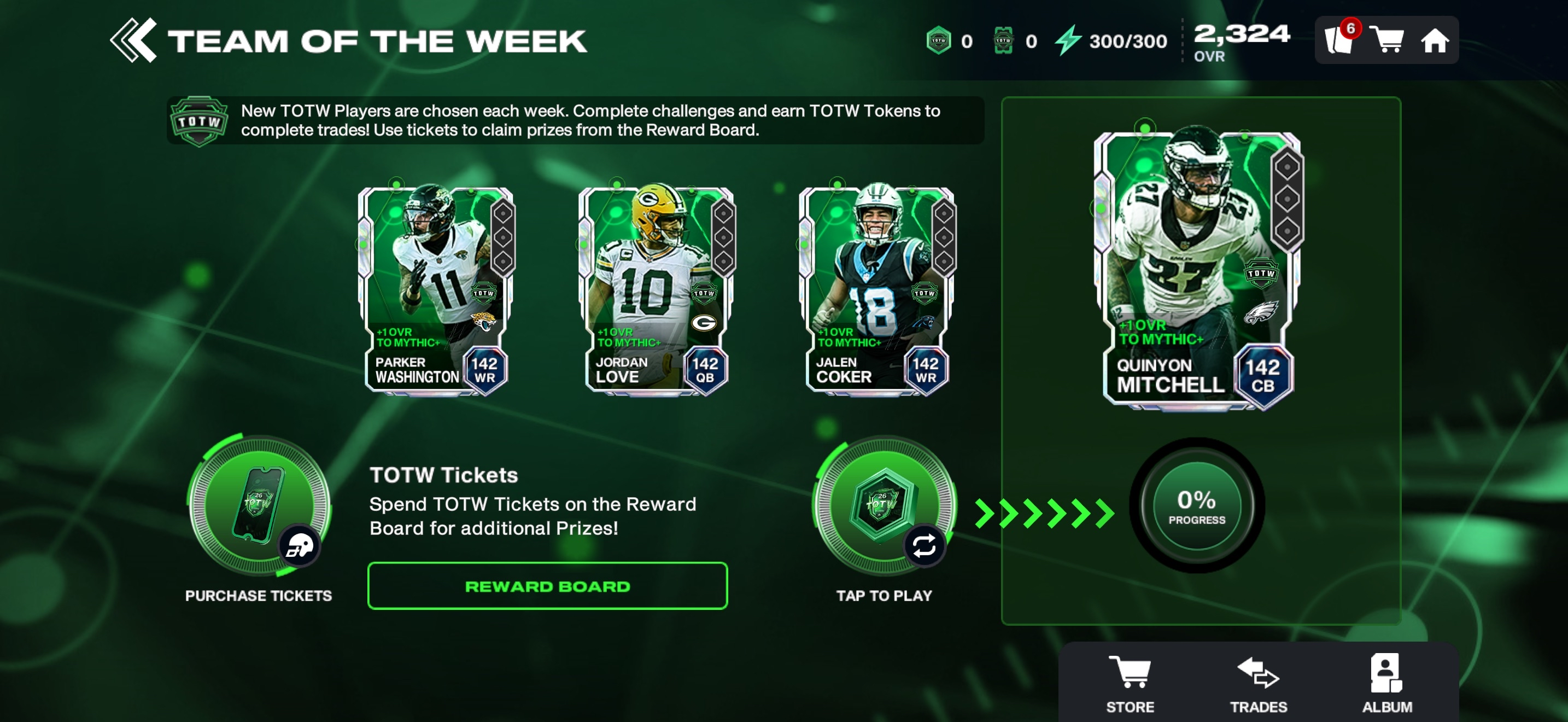Screen dimensions: 1568x722
Task: Open the Purchase Tickets circle
Action: coord(259,506)
